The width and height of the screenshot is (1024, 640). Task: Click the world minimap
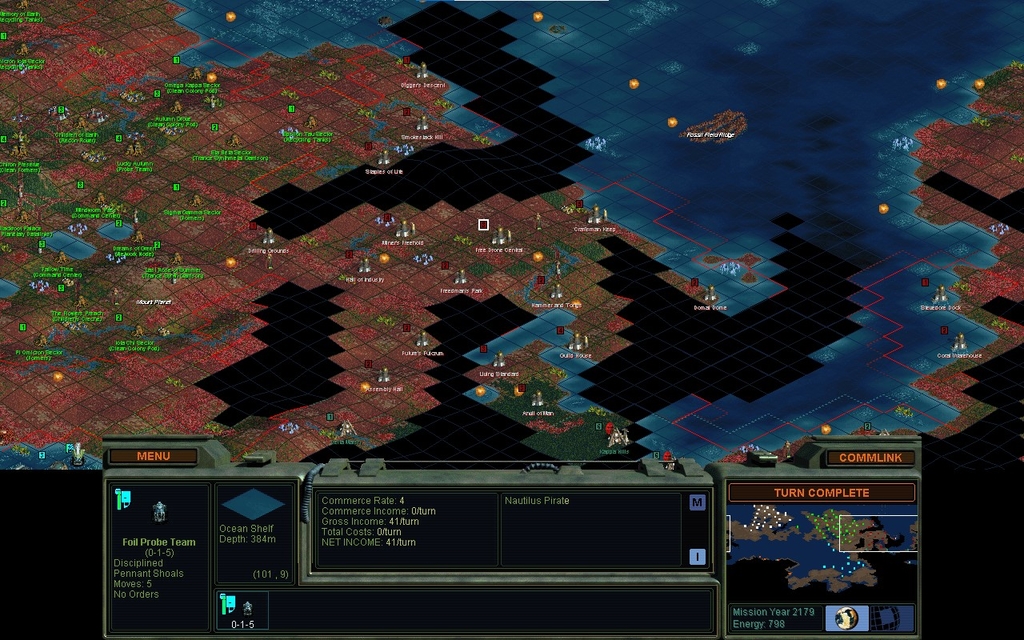click(x=821, y=542)
